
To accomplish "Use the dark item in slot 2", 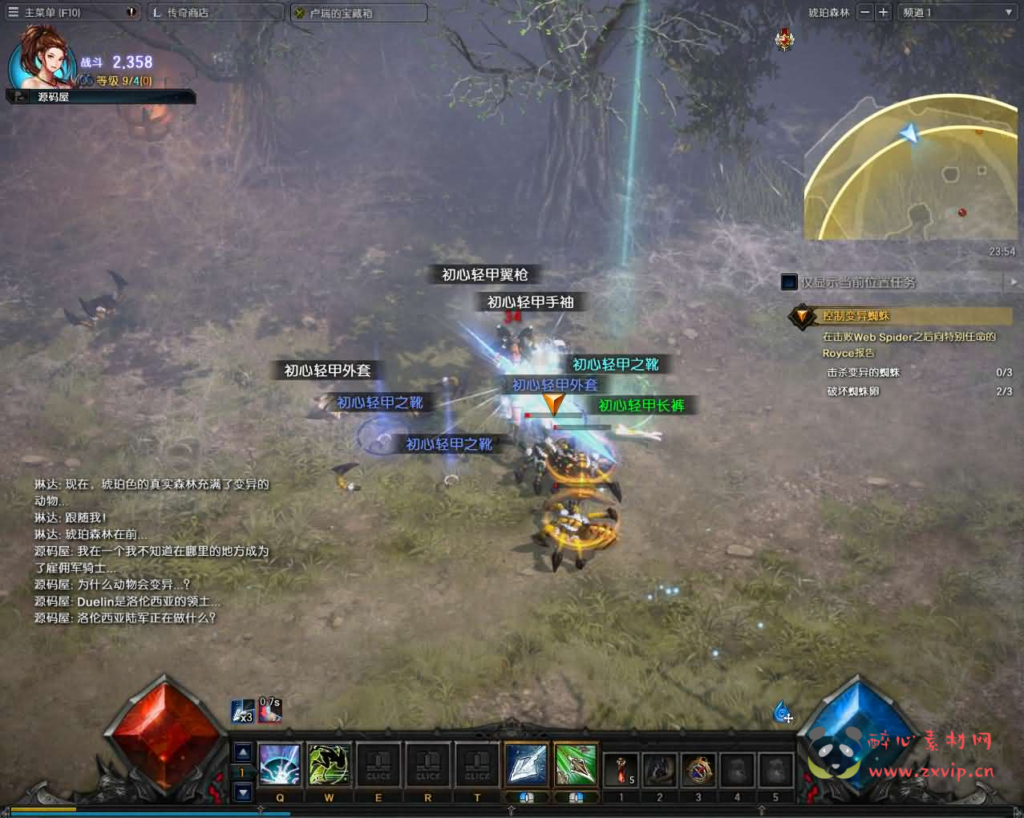I will click(659, 769).
